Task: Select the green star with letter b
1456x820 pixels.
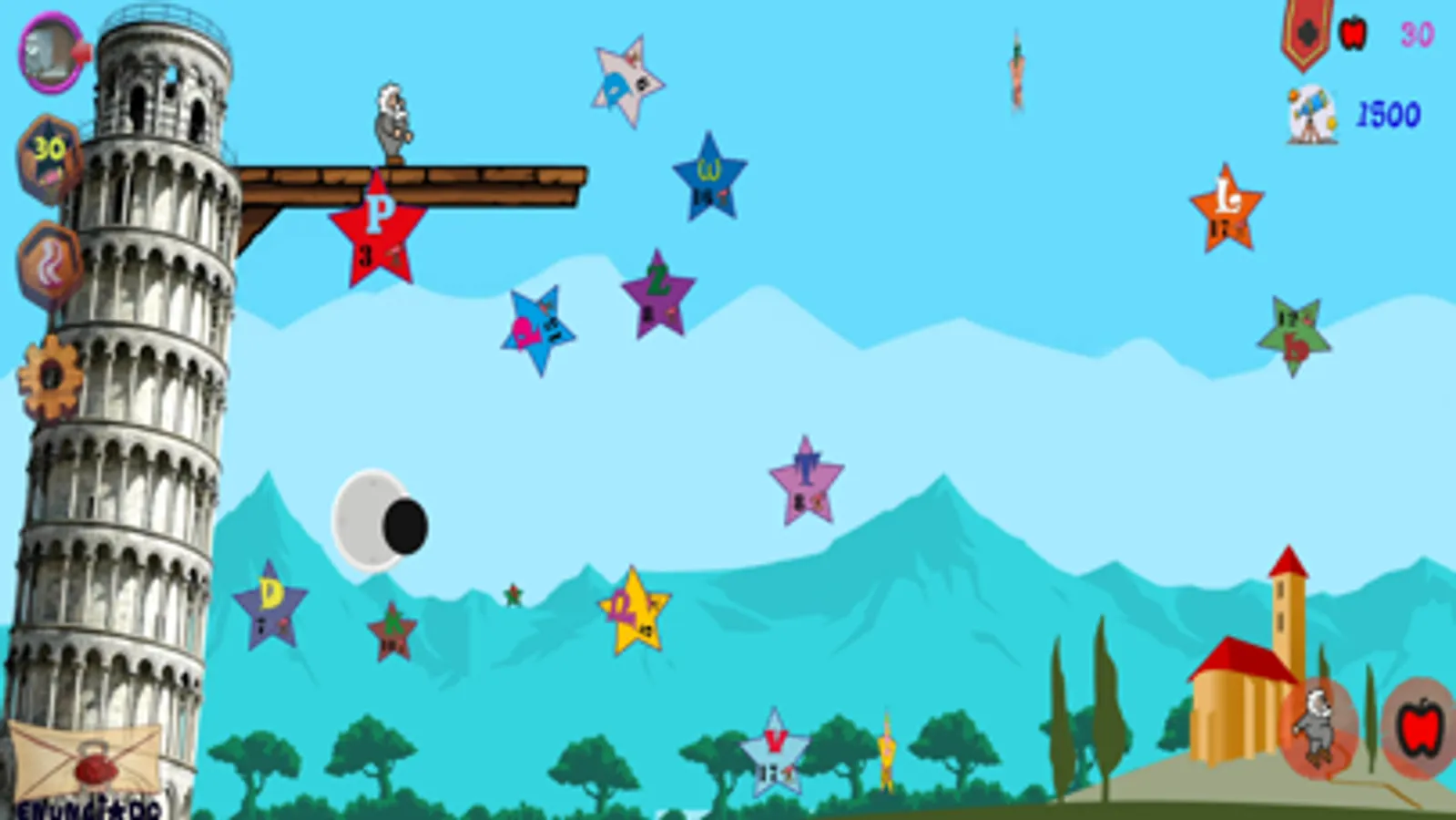Action: [x=1294, y=330]
